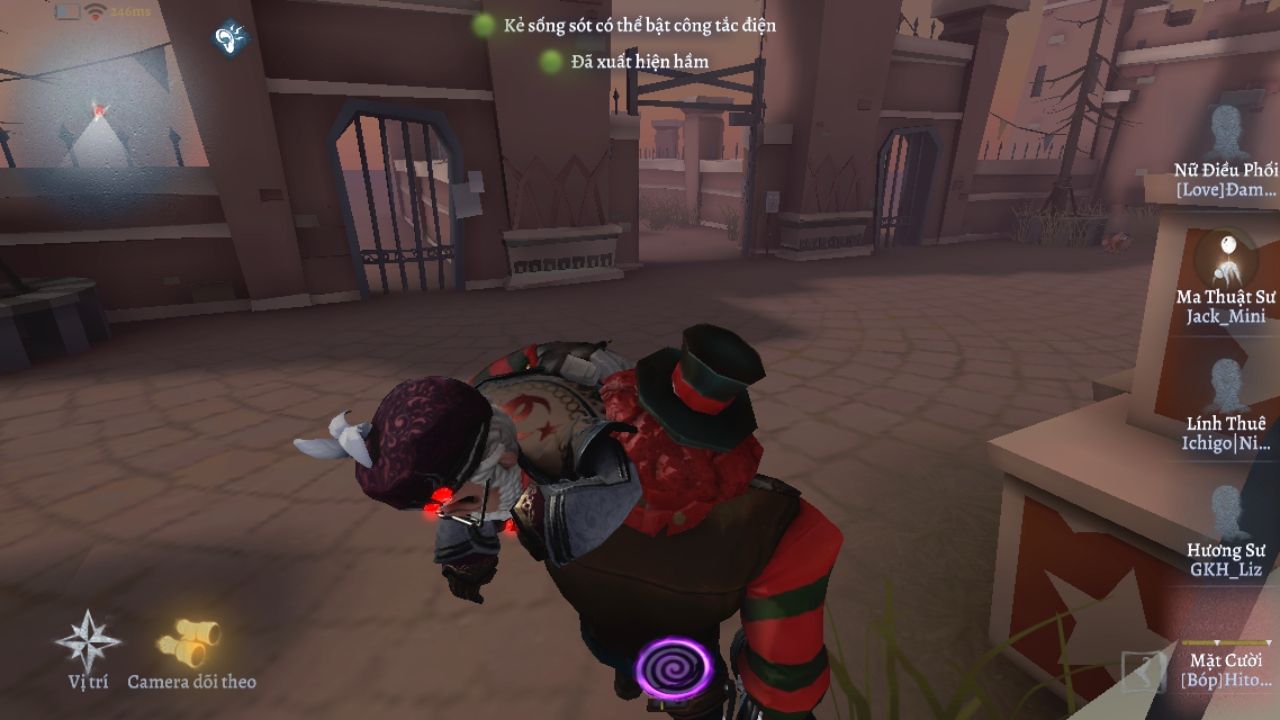
Task: Toggle Camera dõi theo binoculars
Action: point(190,643)
